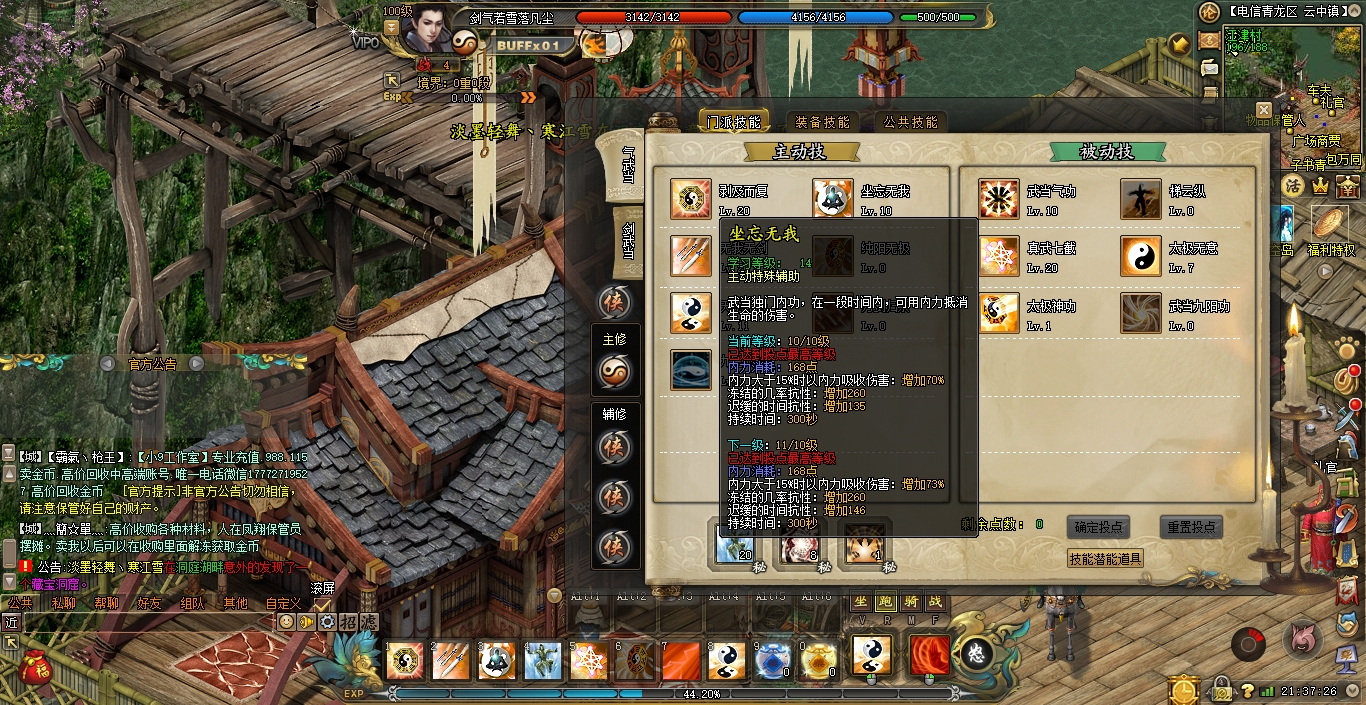Image resolution: width=1366 pixels, height=705 pixels.
Task: Toggle the 滚屏 chat scroll checkbox
Action: coord(322,604)
